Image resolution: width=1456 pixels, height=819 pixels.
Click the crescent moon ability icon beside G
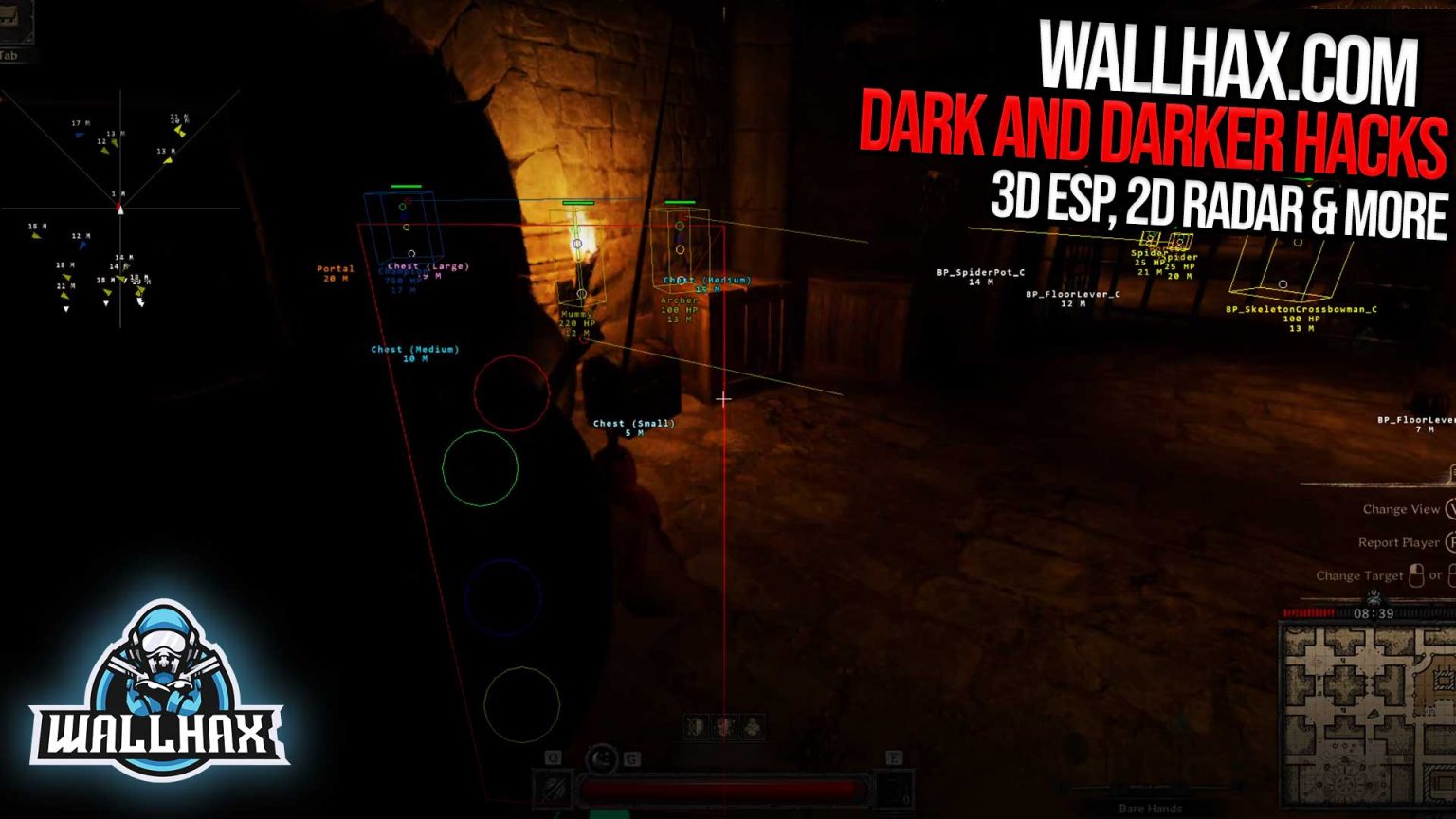[x=603, y=756]
